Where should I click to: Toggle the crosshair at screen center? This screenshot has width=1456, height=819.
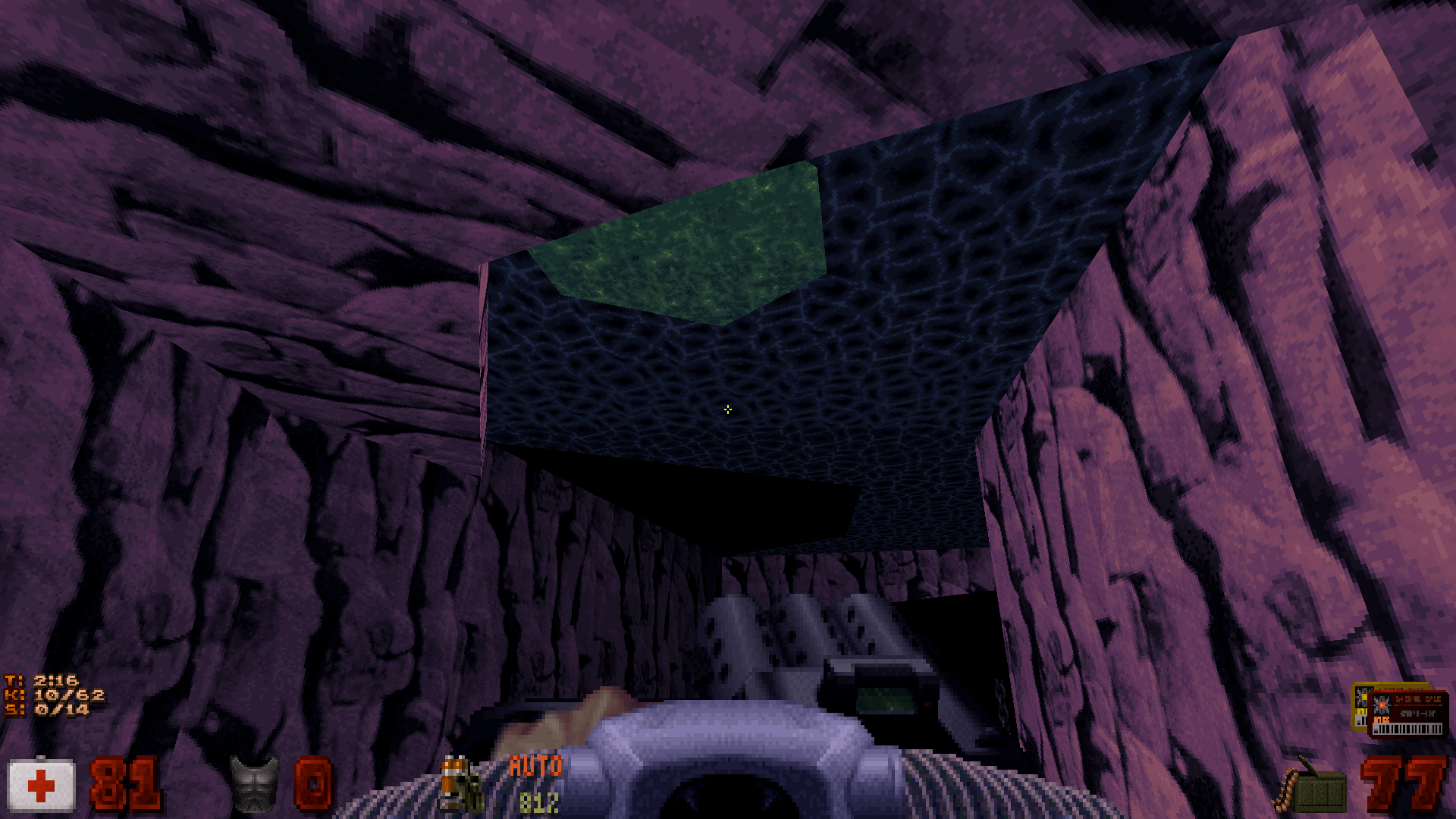[x=727, y=409]
